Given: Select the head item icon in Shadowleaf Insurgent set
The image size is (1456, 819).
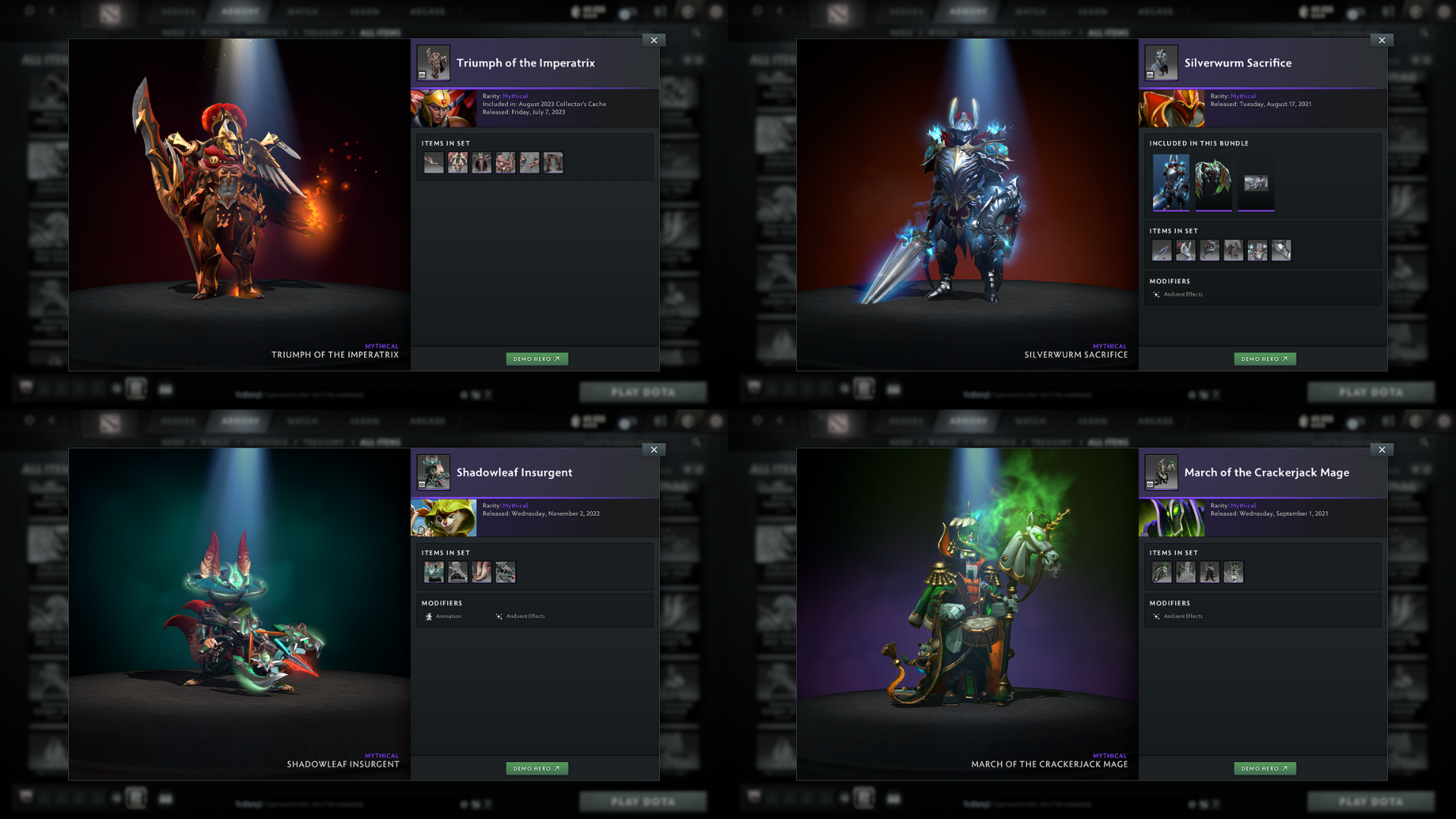Looking at the screenshot, I should click(433, 573).
